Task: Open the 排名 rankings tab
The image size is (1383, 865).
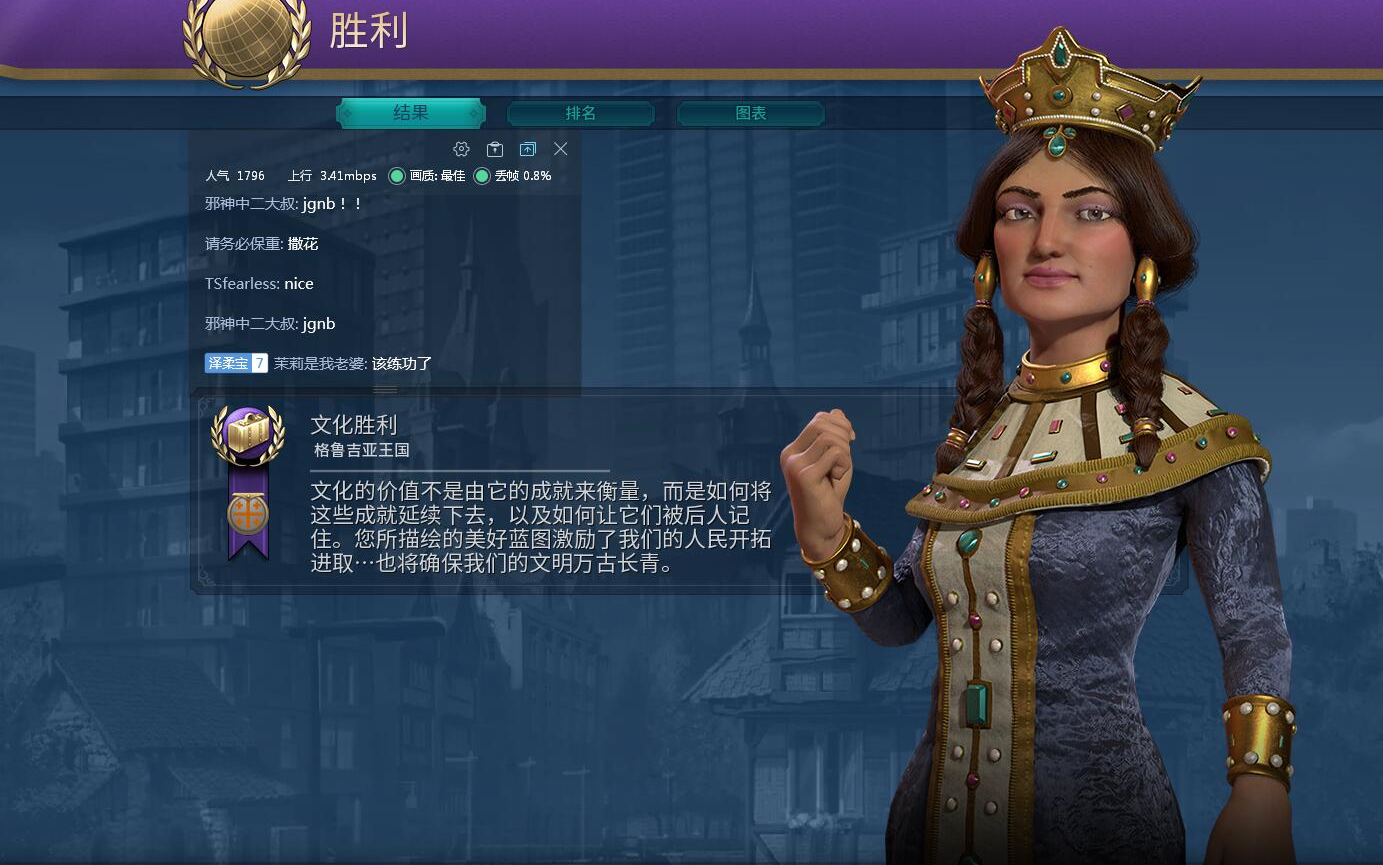Action: pos(581,113)
